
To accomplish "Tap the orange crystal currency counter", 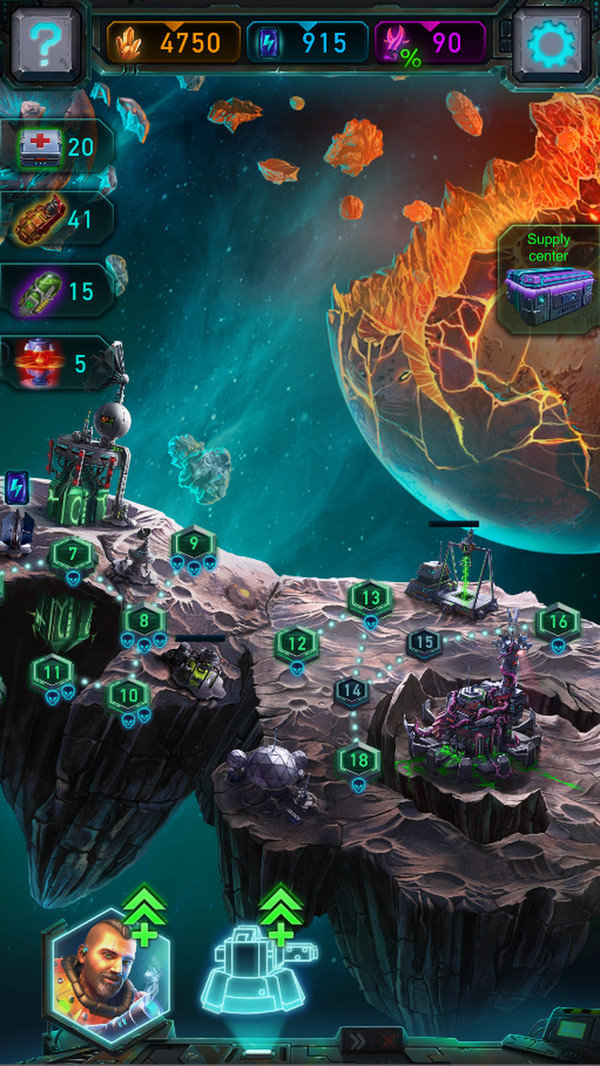I will pyautogui.click(x=174, y=42).
